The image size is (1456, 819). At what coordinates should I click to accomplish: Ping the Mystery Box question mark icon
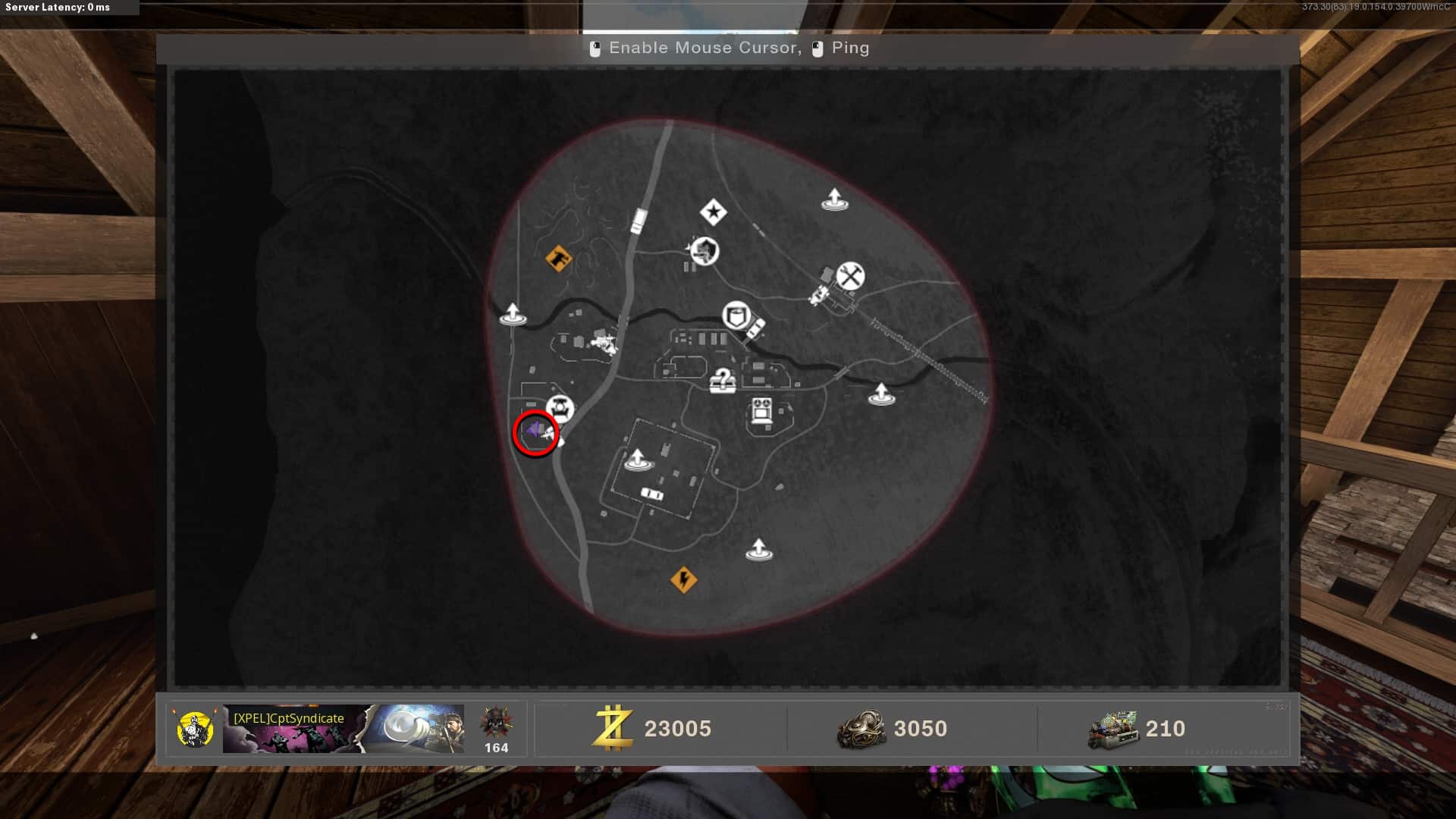tap(723, 380)
